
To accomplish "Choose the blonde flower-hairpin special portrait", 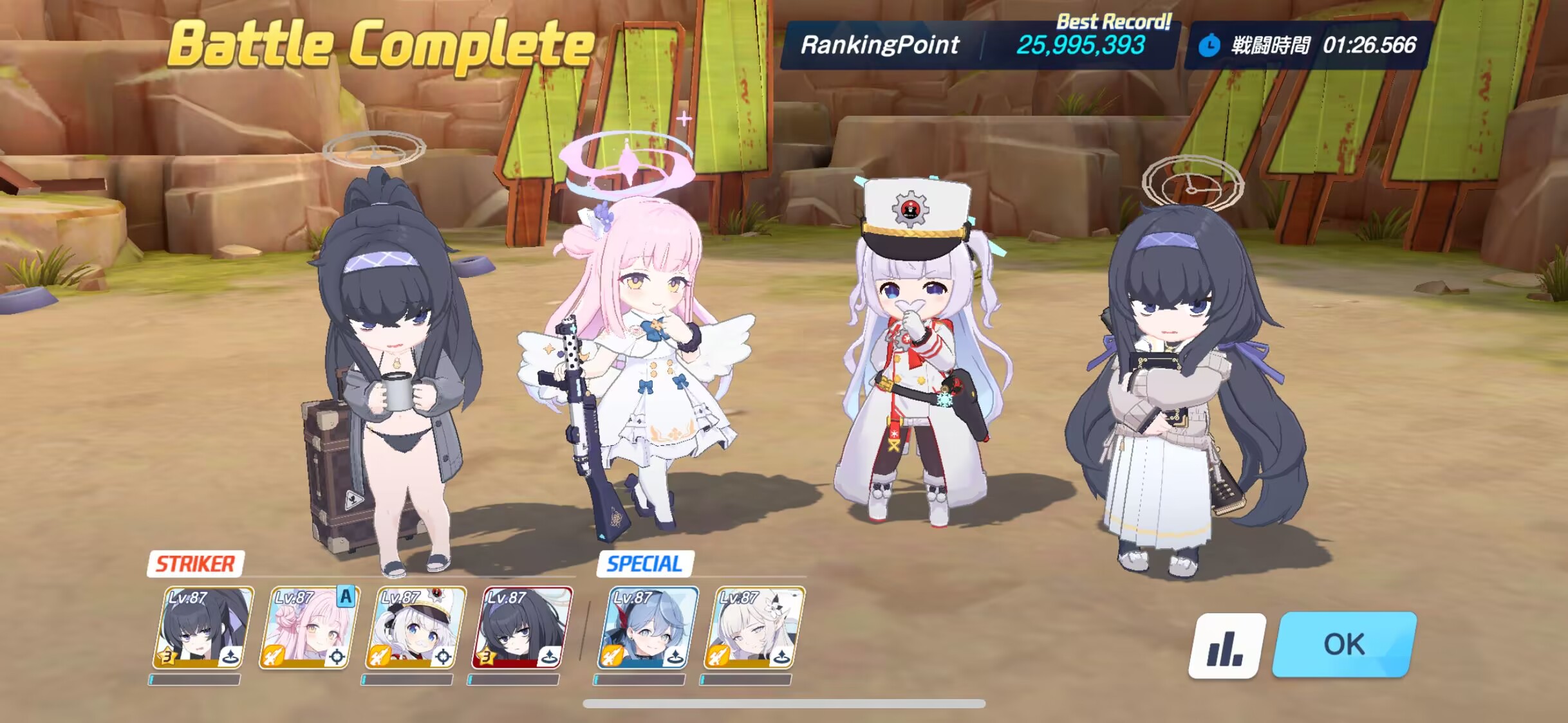I will tap(753, 628).
